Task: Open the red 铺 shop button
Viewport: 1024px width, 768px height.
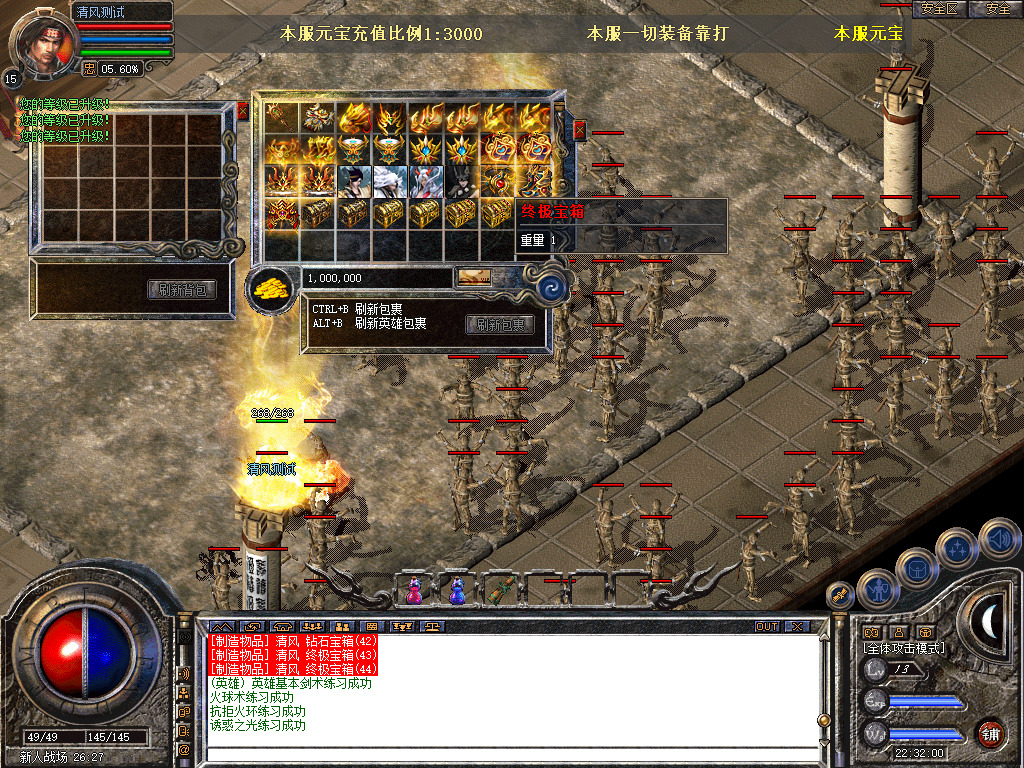Action: click(x=990, y=731)
